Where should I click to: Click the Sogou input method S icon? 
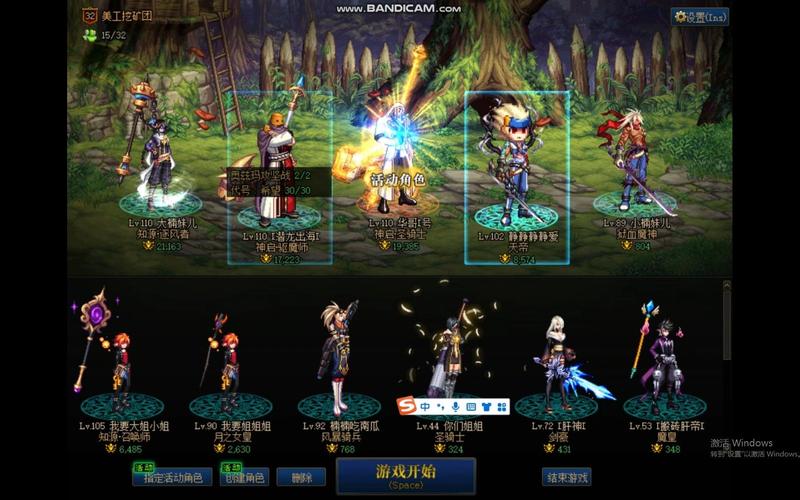[406, 407]
